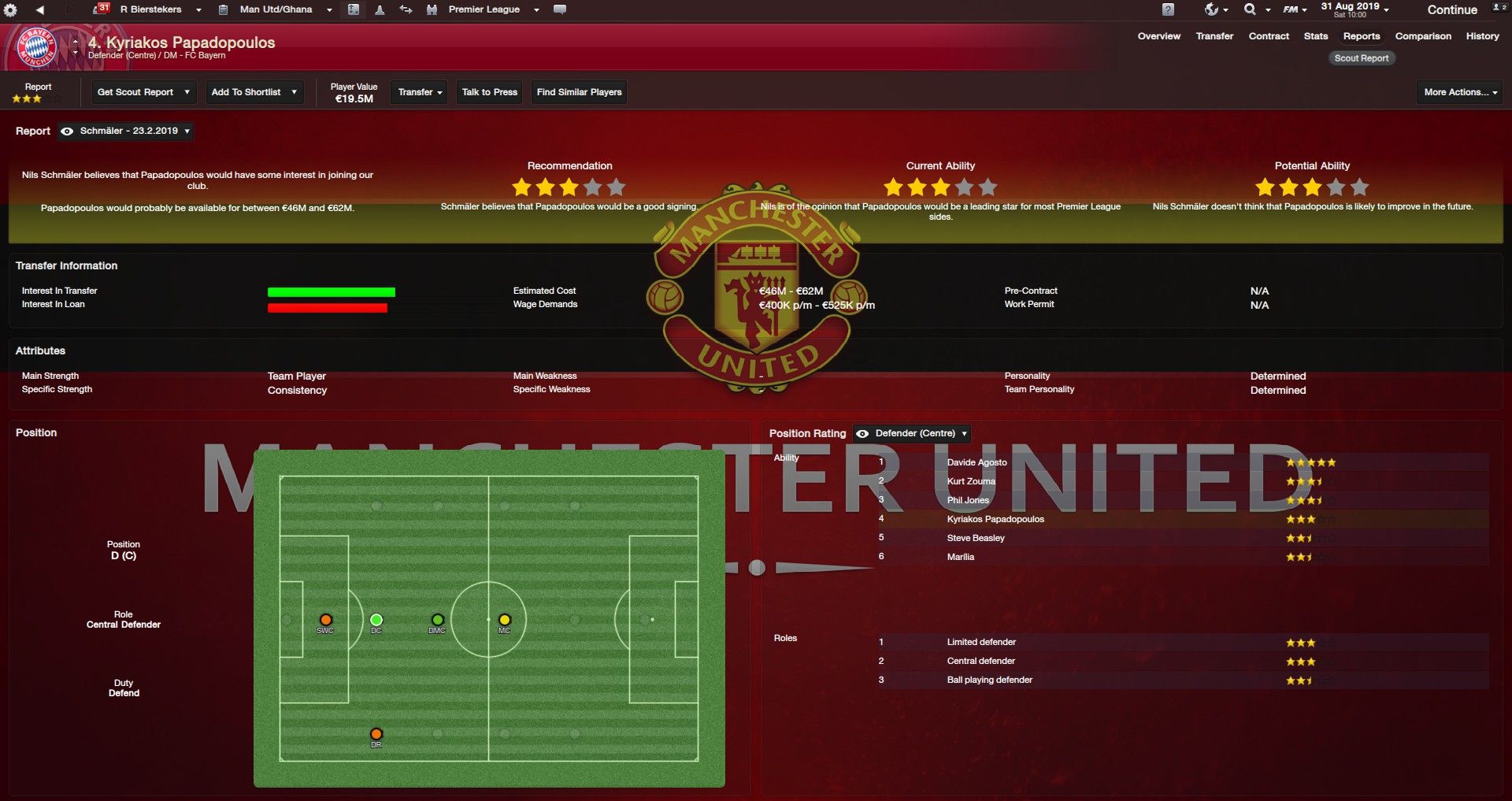Open the Premier League menu
The width and height of the screenshot is (1512, 801).
click(484, 9)
